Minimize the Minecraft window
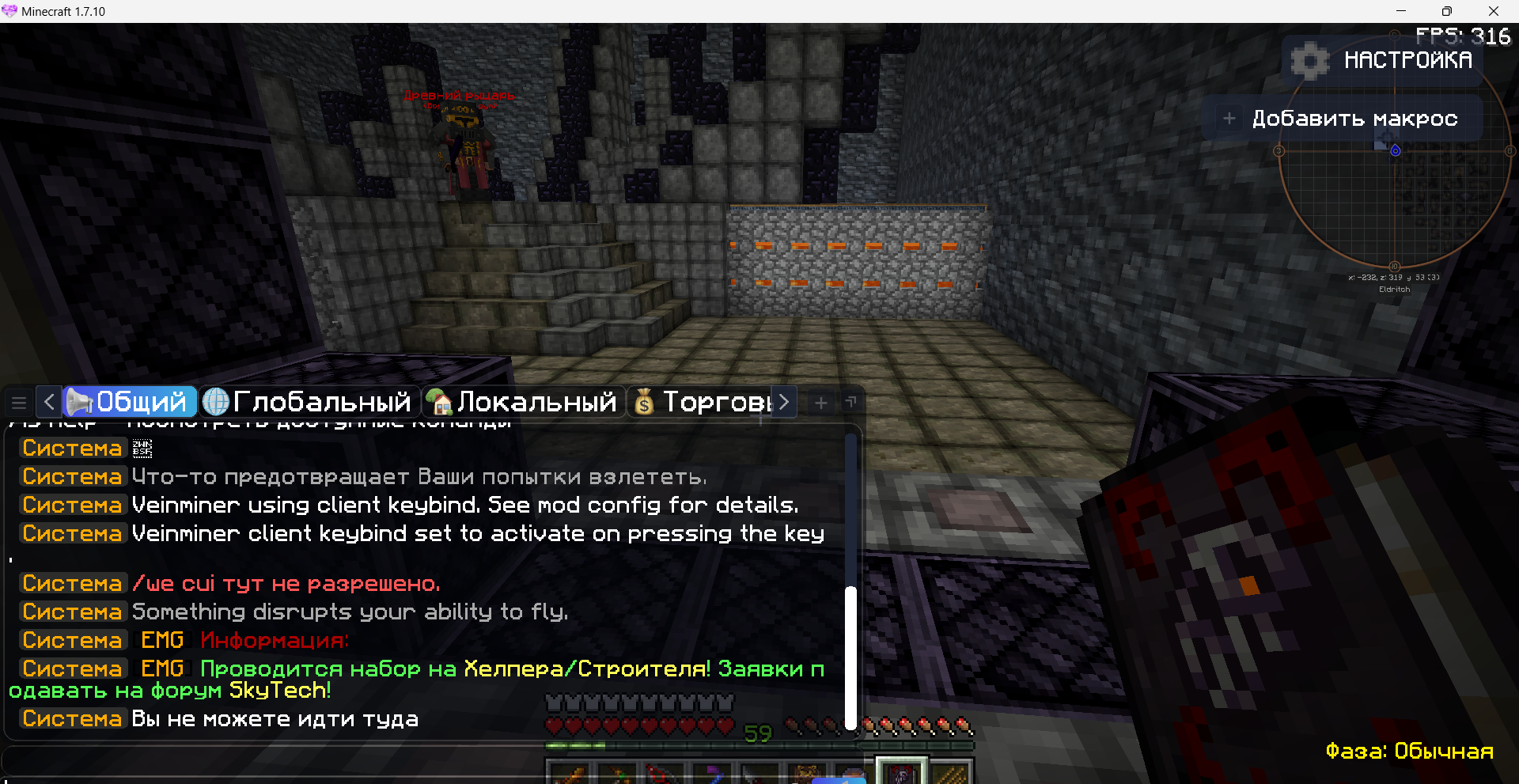The width and height of the screenshot is (1519, 784). [x=1400, y=11]
